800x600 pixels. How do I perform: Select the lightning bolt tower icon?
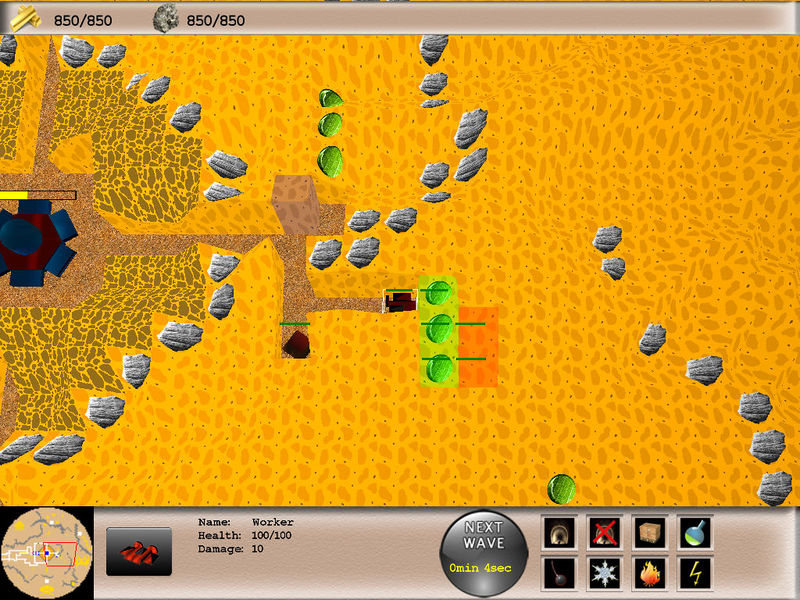point(694,574)
